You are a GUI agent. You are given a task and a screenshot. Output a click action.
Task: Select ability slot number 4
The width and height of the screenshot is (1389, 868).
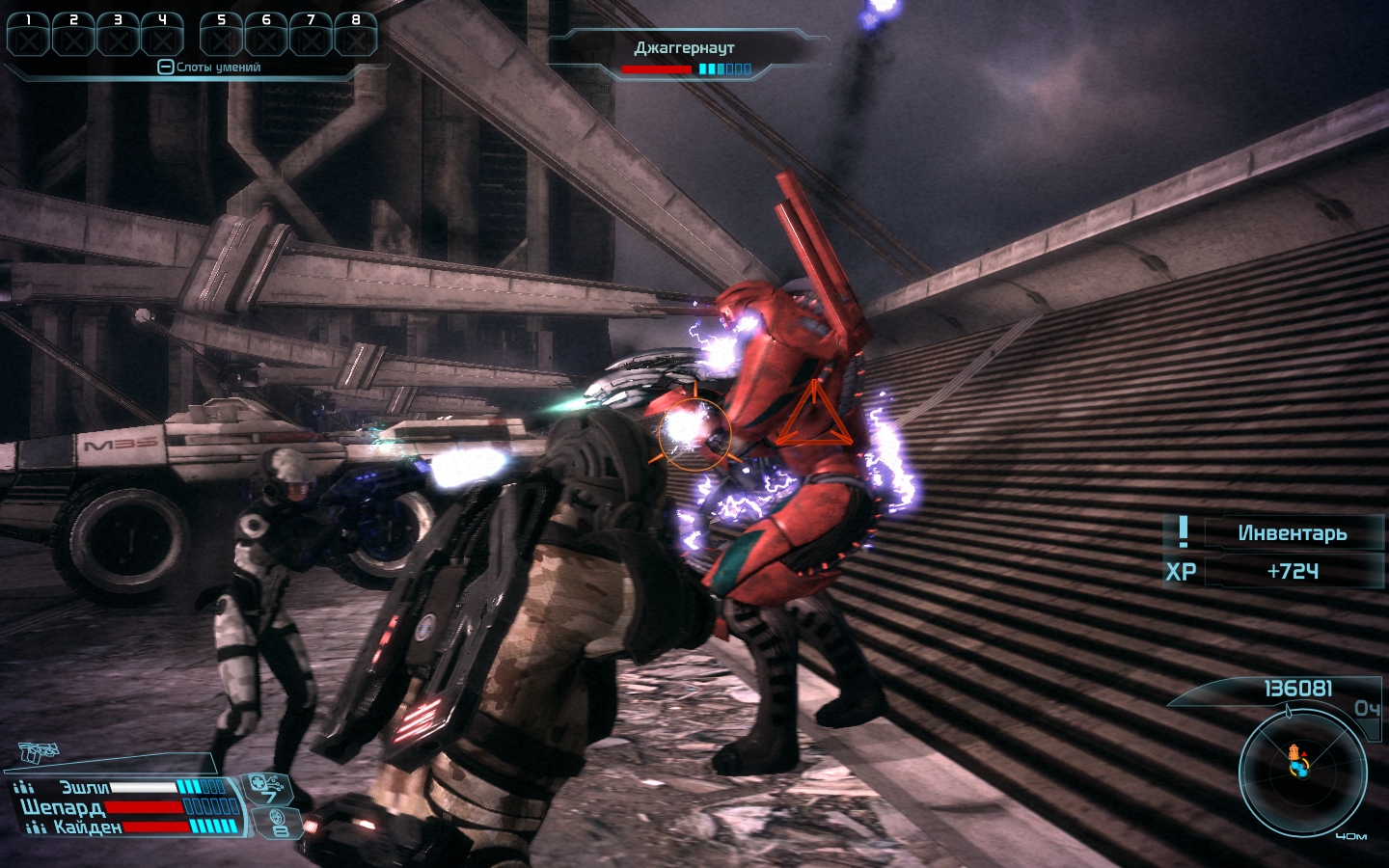click(162, 37)
